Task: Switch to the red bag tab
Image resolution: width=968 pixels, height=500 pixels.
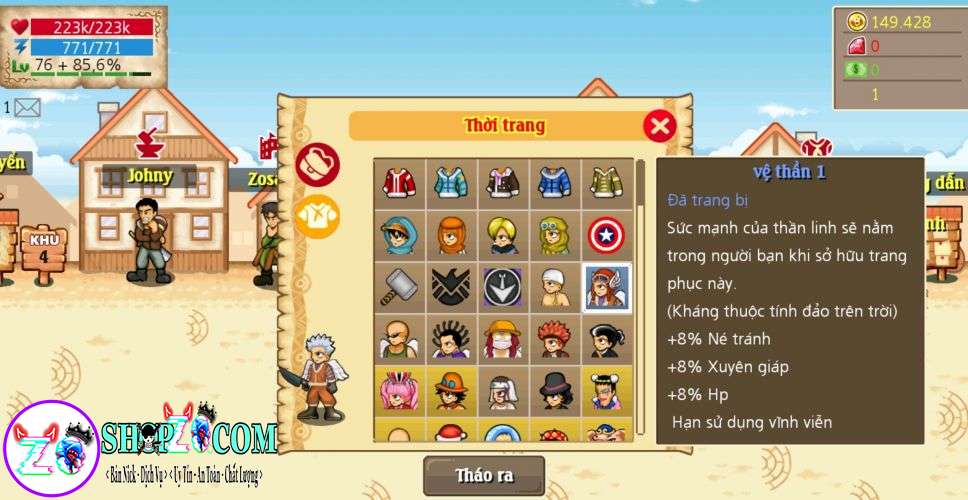Action: pos(318,165)
